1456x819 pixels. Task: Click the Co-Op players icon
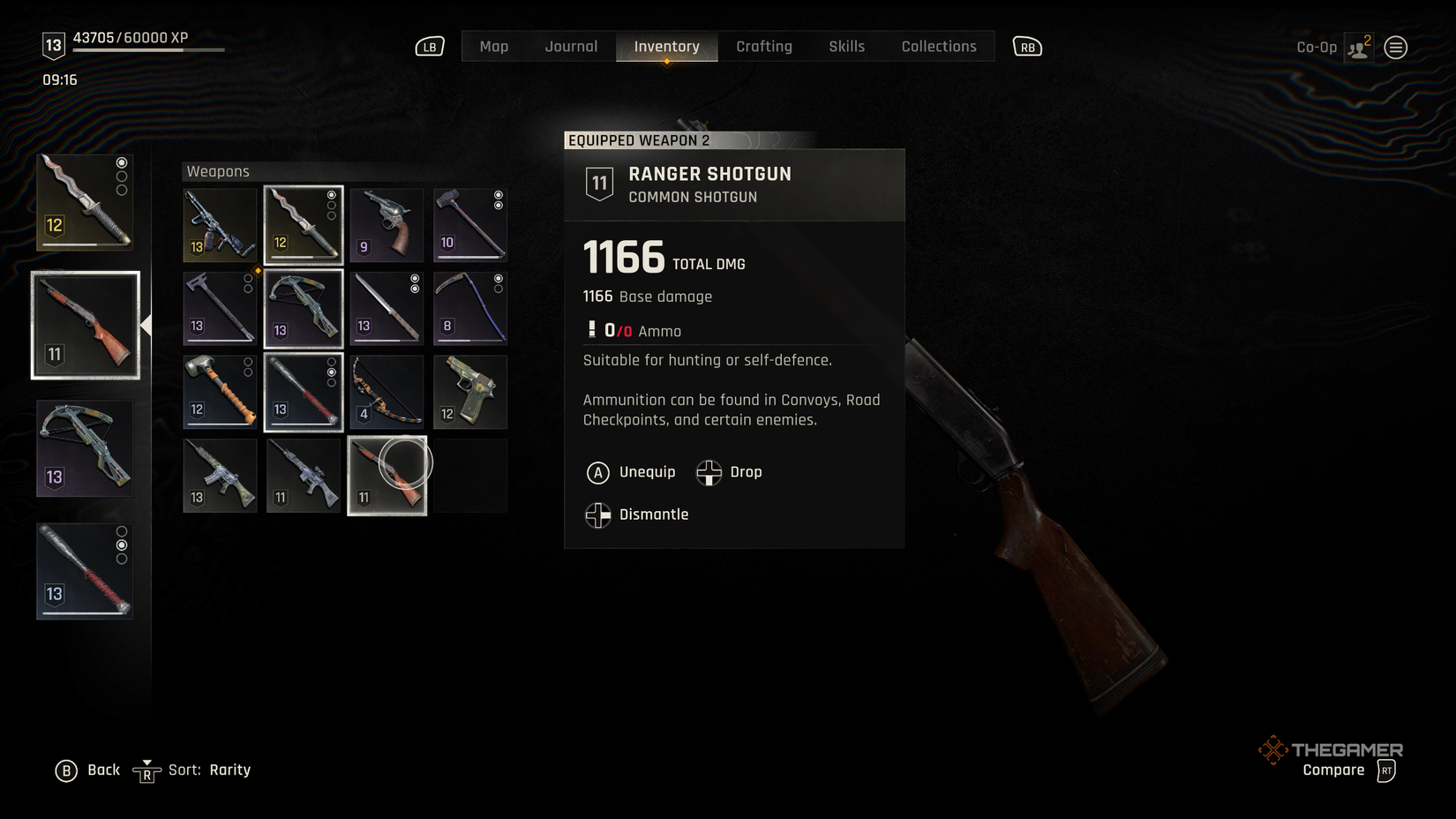[1357, 47]
